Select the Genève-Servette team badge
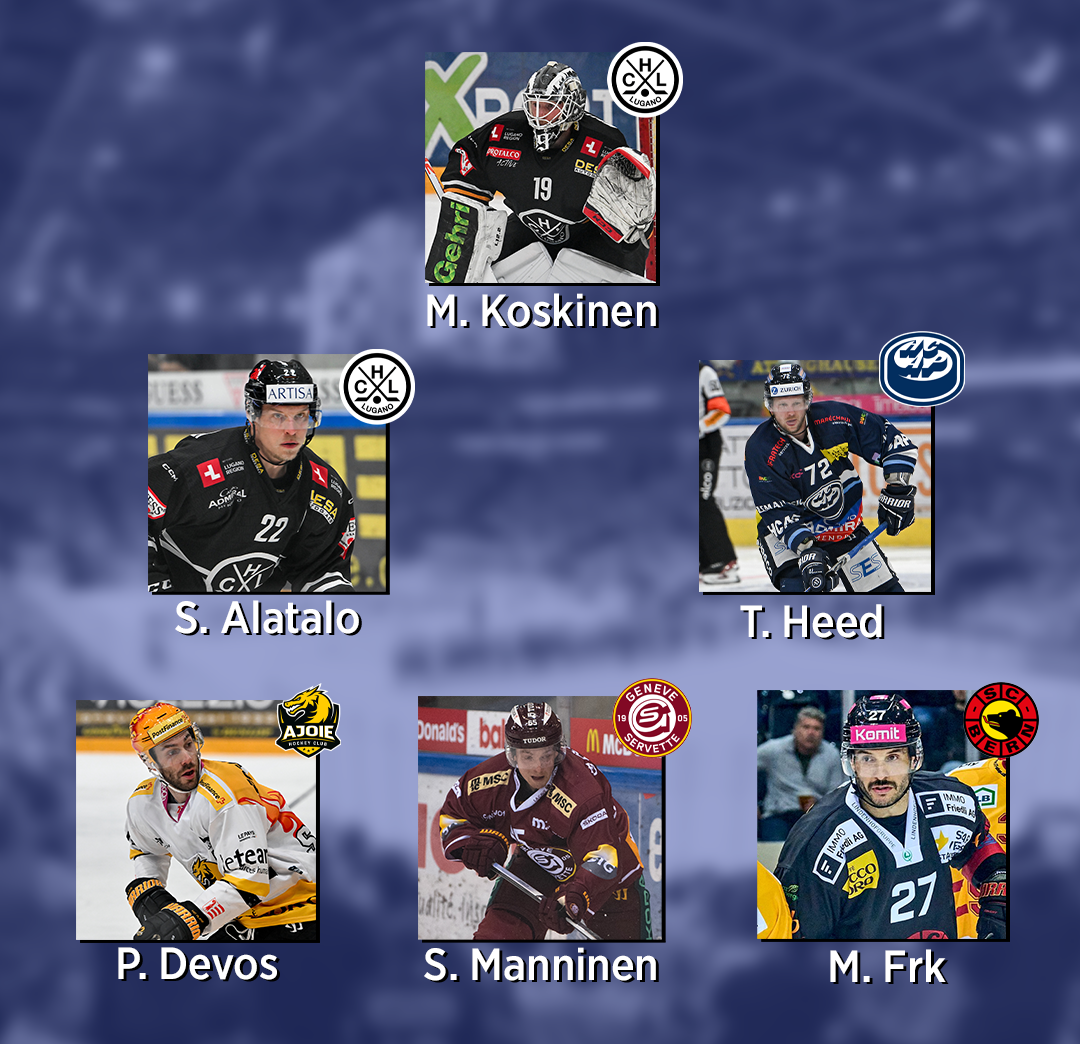This screenshot has height=1044, width=1080. [652, 718]
